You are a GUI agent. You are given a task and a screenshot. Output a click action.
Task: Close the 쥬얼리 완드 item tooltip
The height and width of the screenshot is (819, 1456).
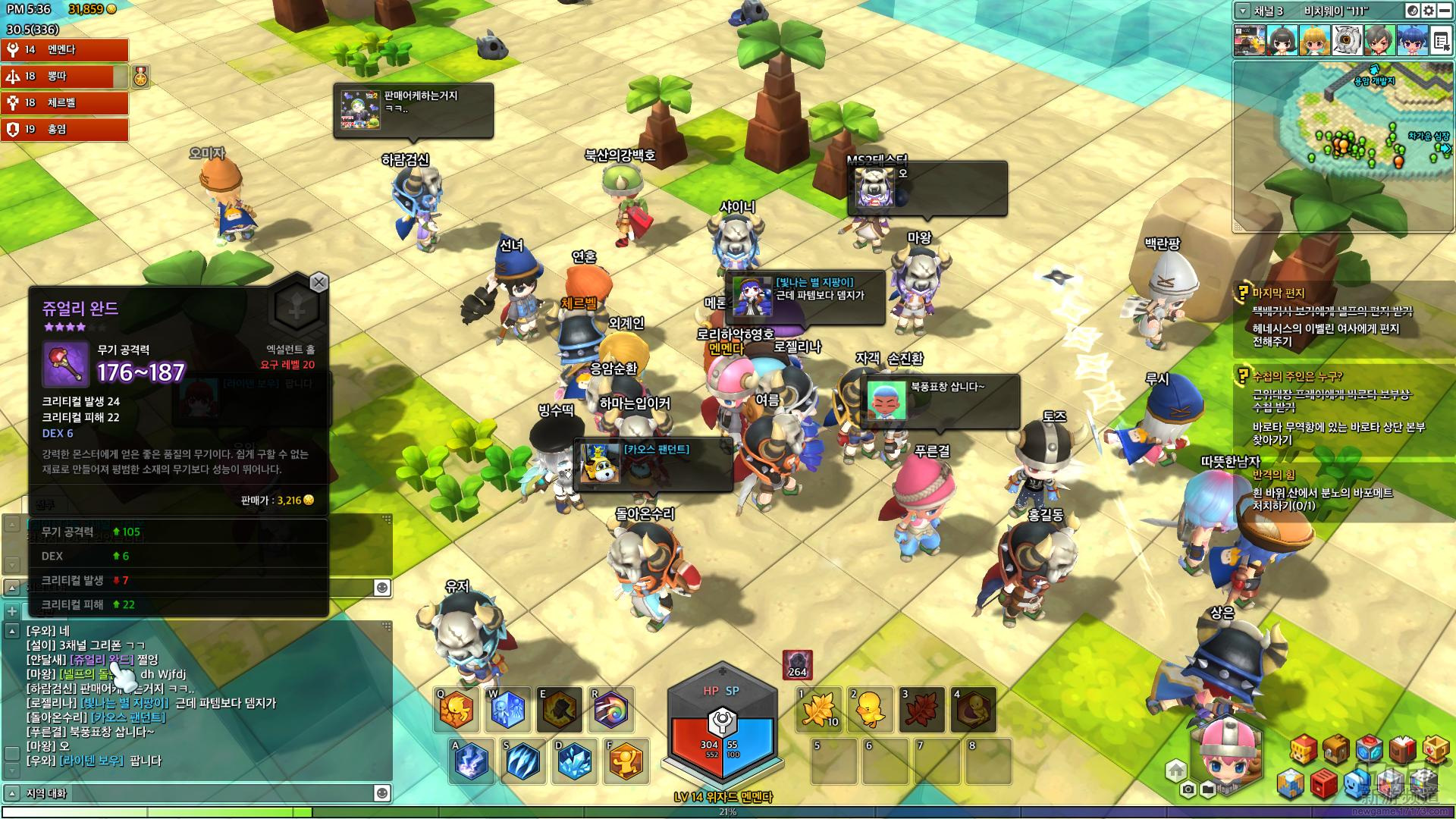(319, 283)
